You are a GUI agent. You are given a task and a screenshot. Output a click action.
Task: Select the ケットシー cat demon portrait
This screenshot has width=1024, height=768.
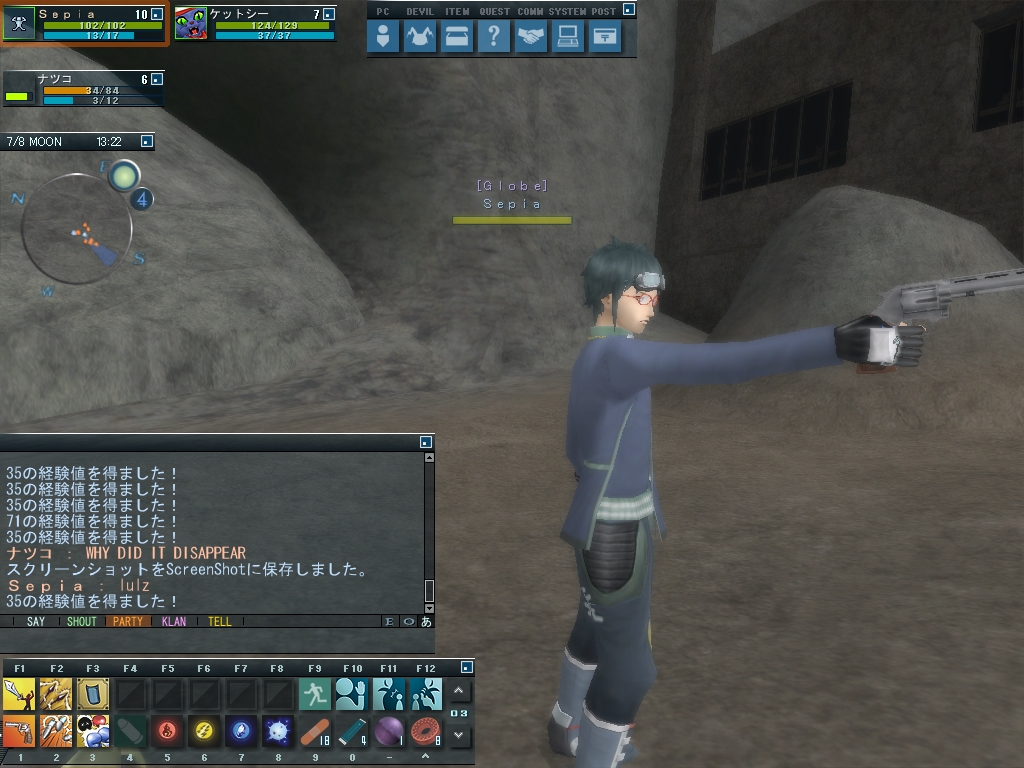tap(191, 23)
